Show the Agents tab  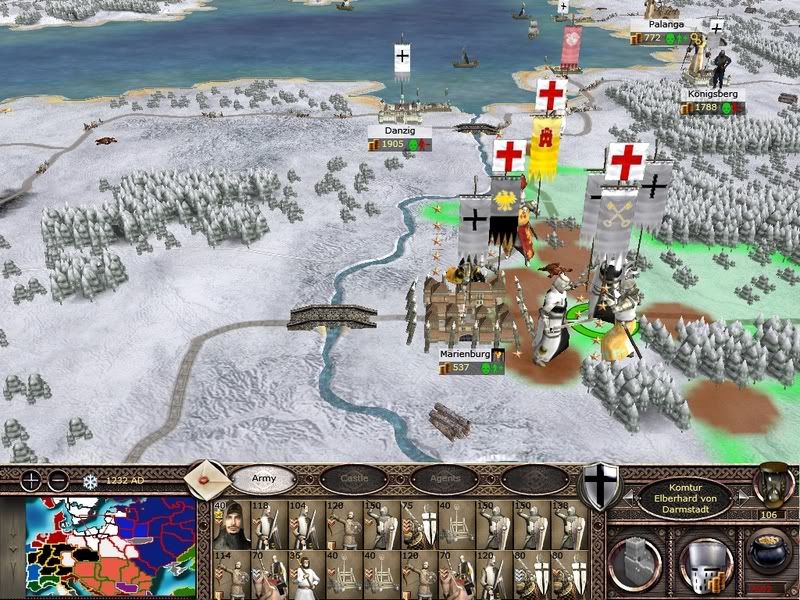(x=443, y=479)
